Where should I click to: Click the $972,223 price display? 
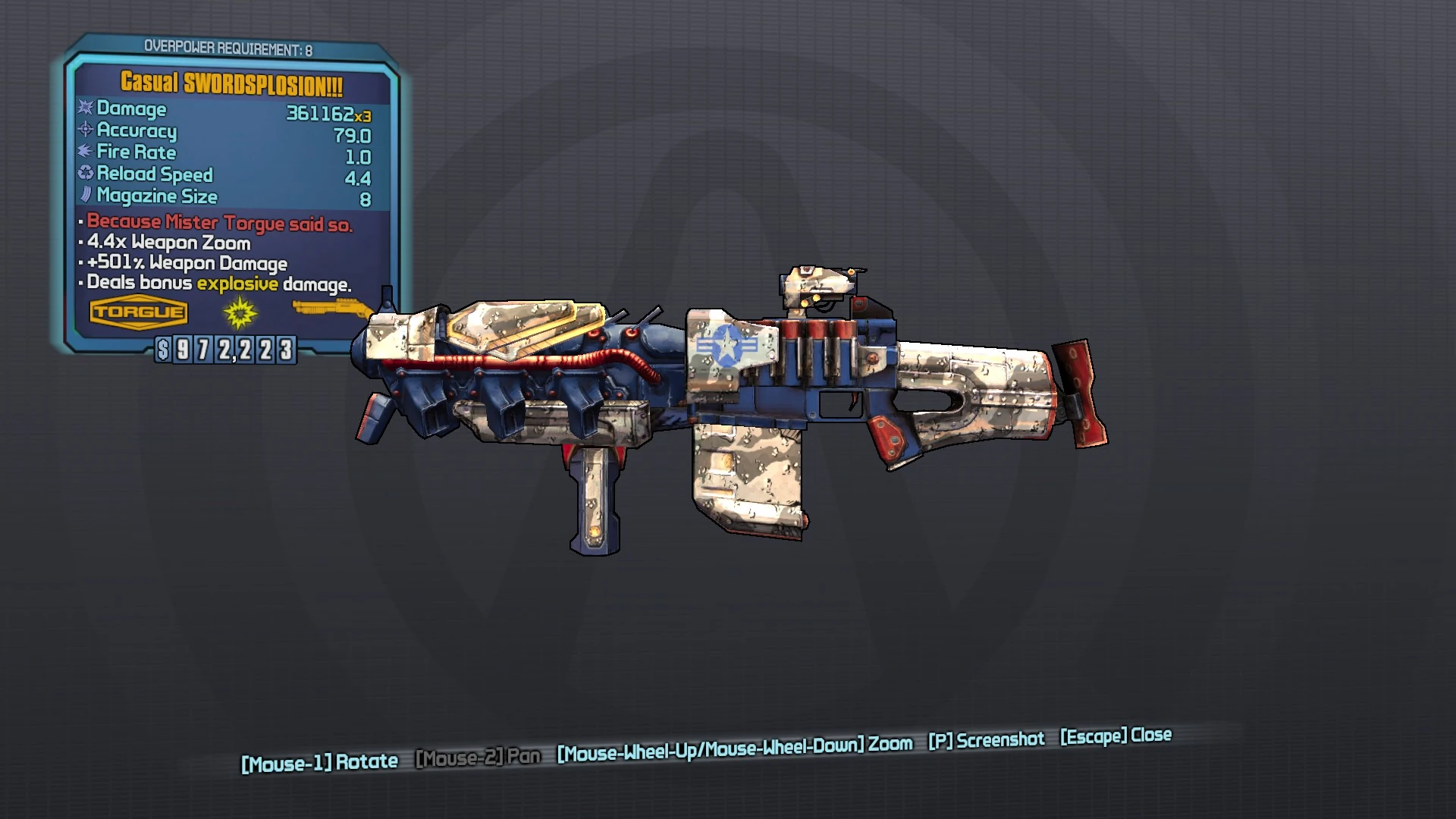(224, 350)
